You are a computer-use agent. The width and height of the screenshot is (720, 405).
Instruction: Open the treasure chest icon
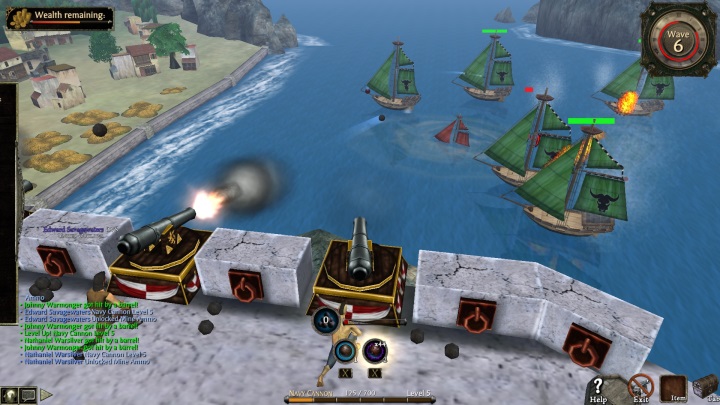coord(707,386)
